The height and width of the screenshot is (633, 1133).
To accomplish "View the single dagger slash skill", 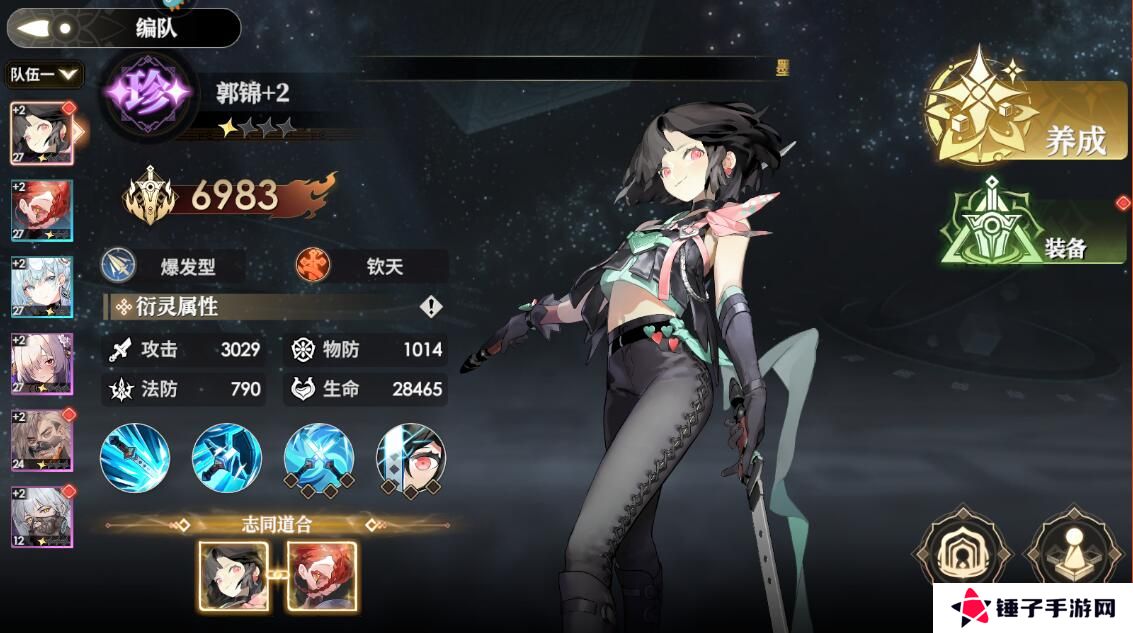I will (135, 458).
